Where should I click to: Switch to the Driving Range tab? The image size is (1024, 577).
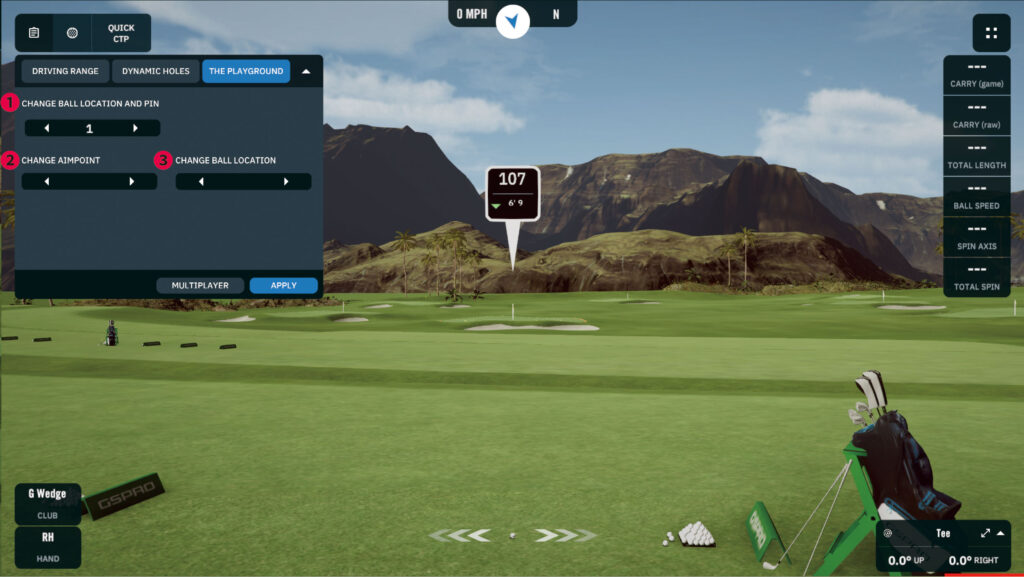(x=65, y=72)
